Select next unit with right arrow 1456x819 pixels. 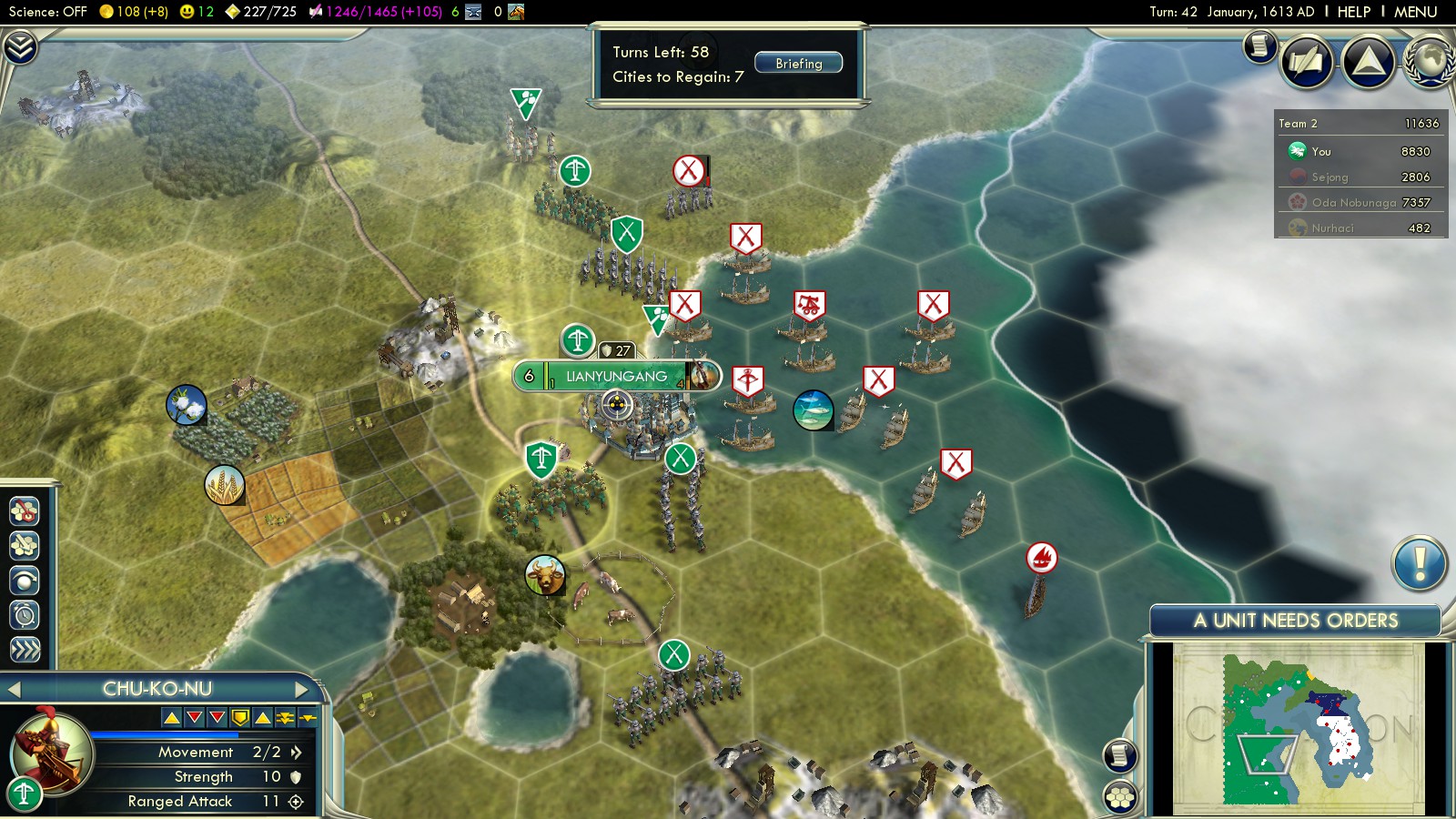click(301, 690)
